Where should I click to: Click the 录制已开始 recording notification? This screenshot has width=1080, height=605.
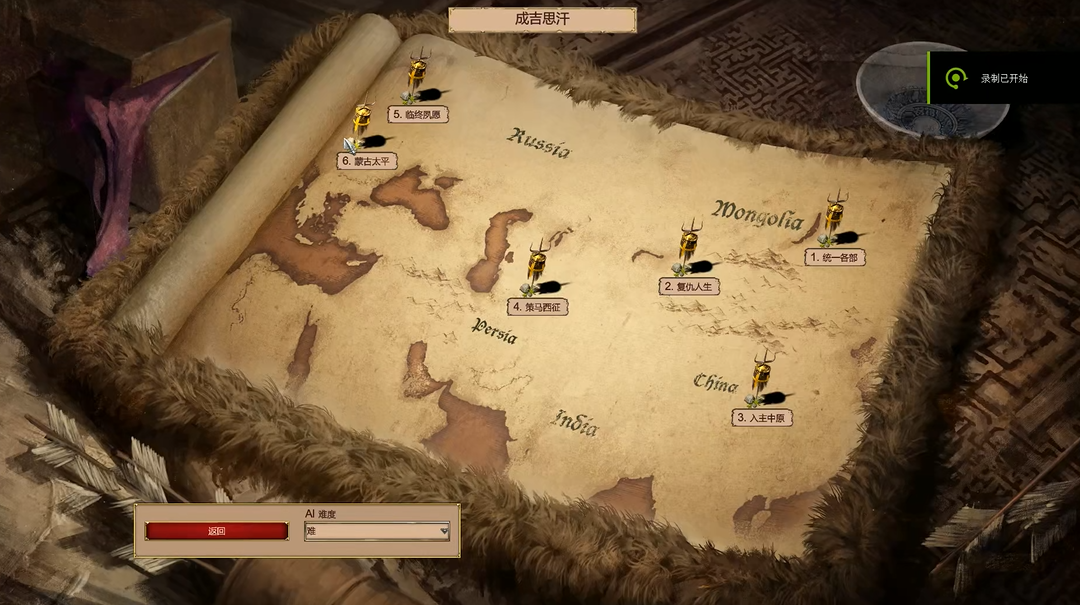[x=1003, y=78]
